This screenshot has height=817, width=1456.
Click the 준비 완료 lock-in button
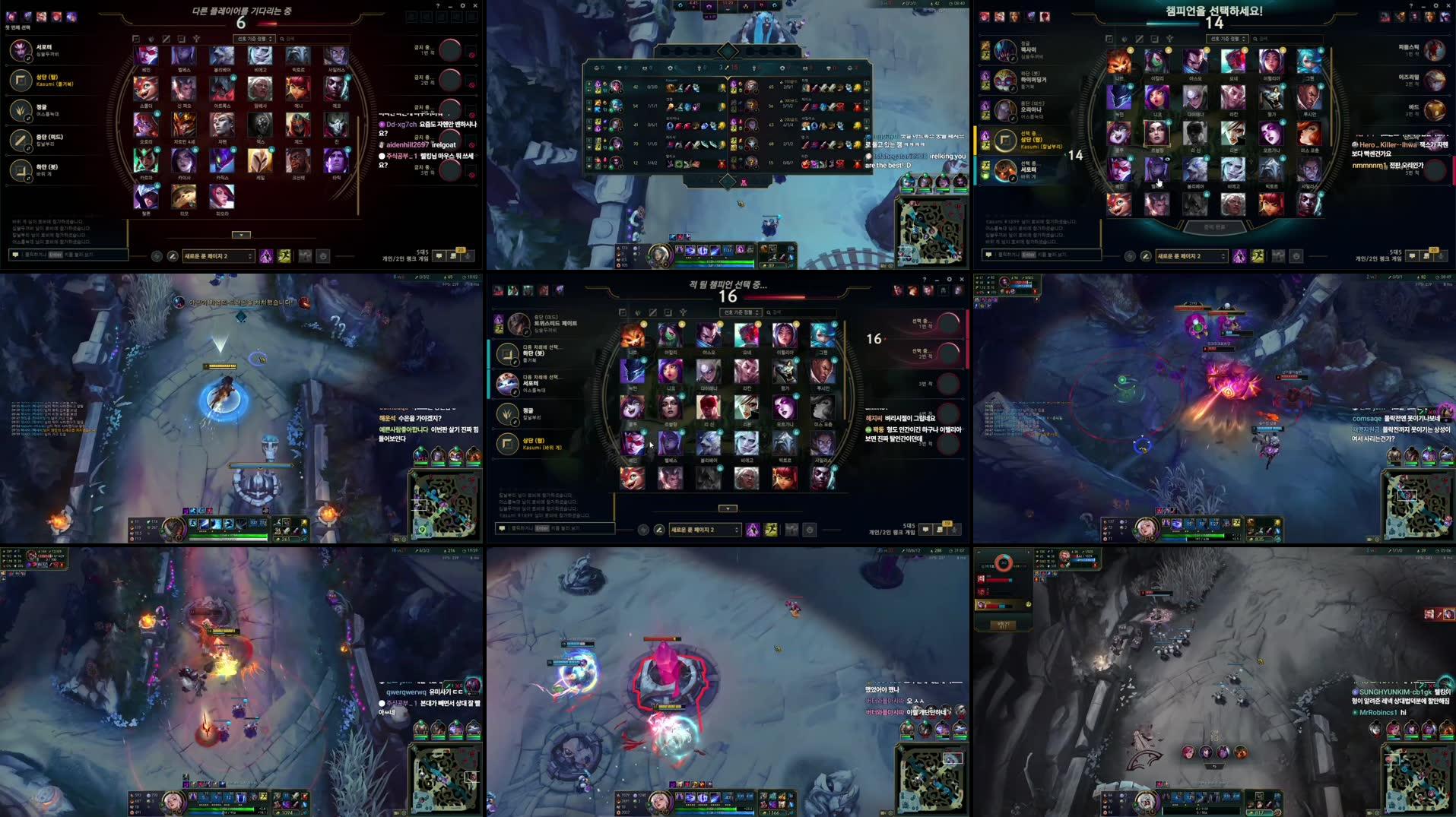click(x=1215, y=226)
